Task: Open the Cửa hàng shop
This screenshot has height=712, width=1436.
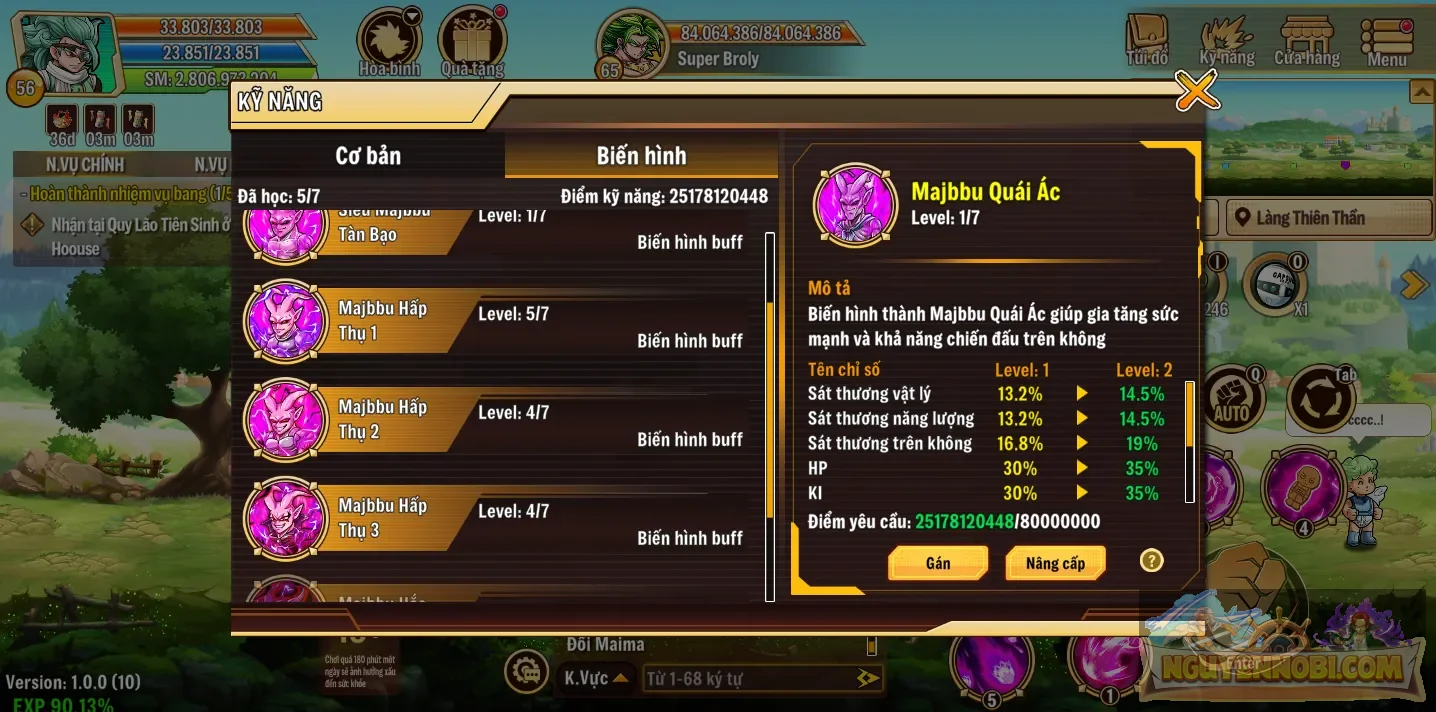Action: [x=1306, y=42]
